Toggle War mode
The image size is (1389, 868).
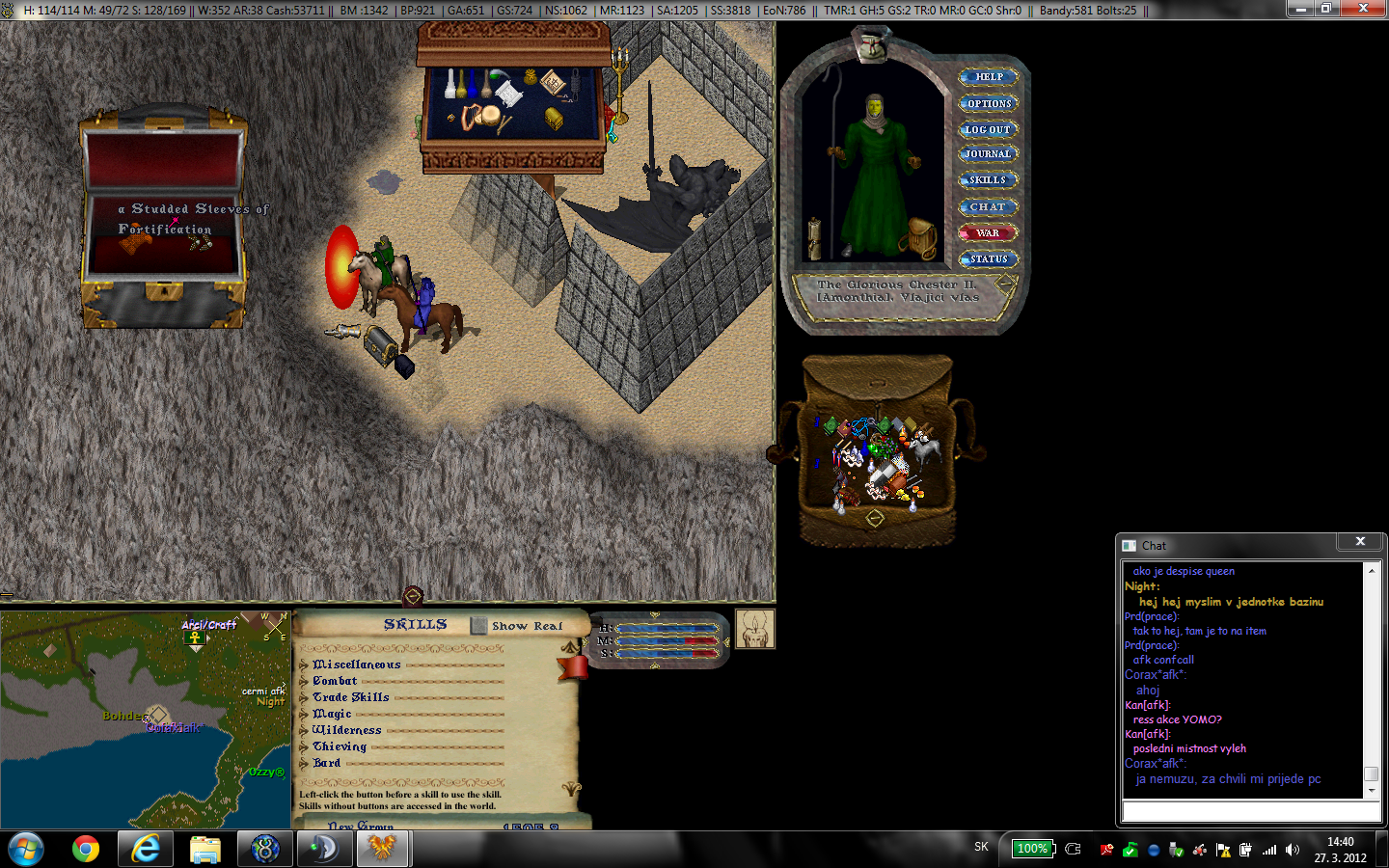[988, 232]
